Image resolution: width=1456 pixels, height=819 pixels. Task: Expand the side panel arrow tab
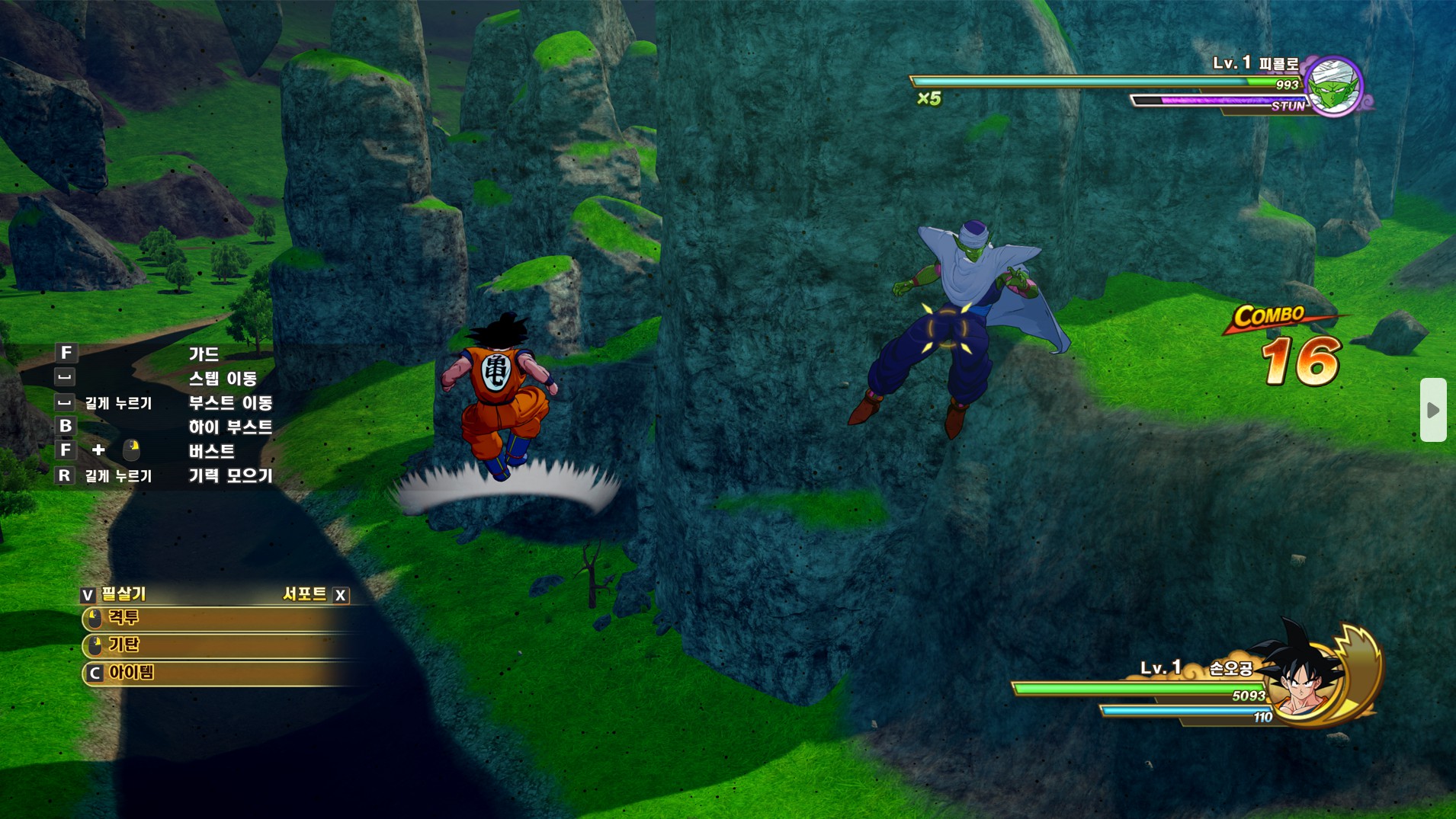[x=1432, y=410]
